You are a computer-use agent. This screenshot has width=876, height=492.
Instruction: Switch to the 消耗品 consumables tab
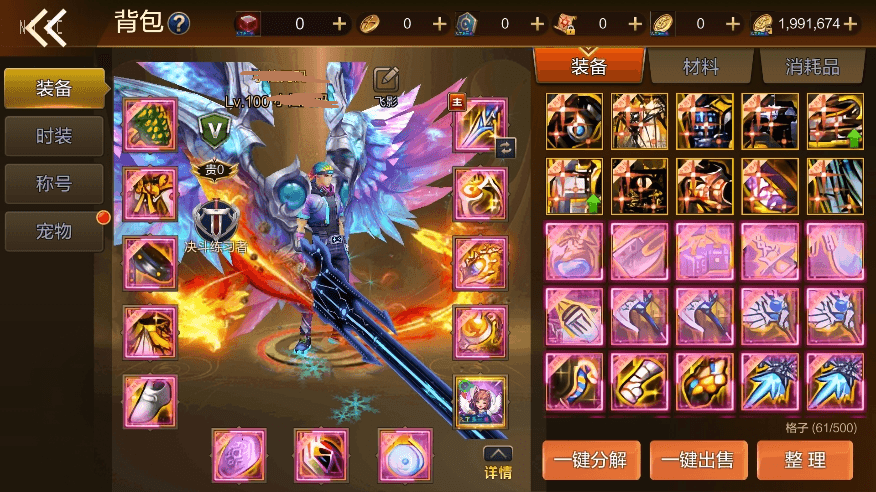tap(811, 67)
